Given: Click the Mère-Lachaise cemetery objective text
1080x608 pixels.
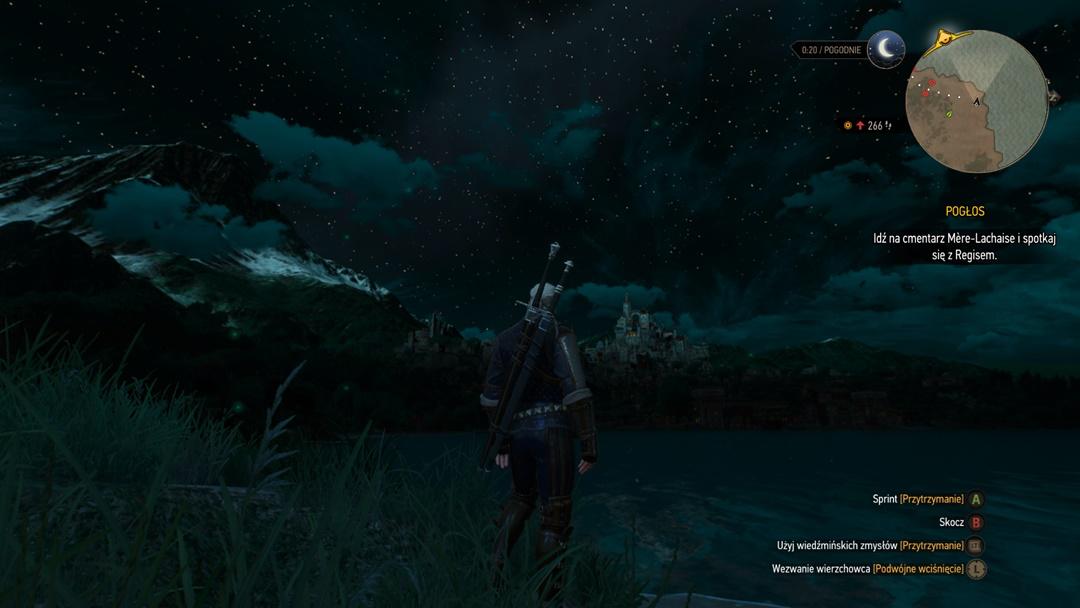Looking at the screenshot, I should pyautogui.click(x=963, y=247).
